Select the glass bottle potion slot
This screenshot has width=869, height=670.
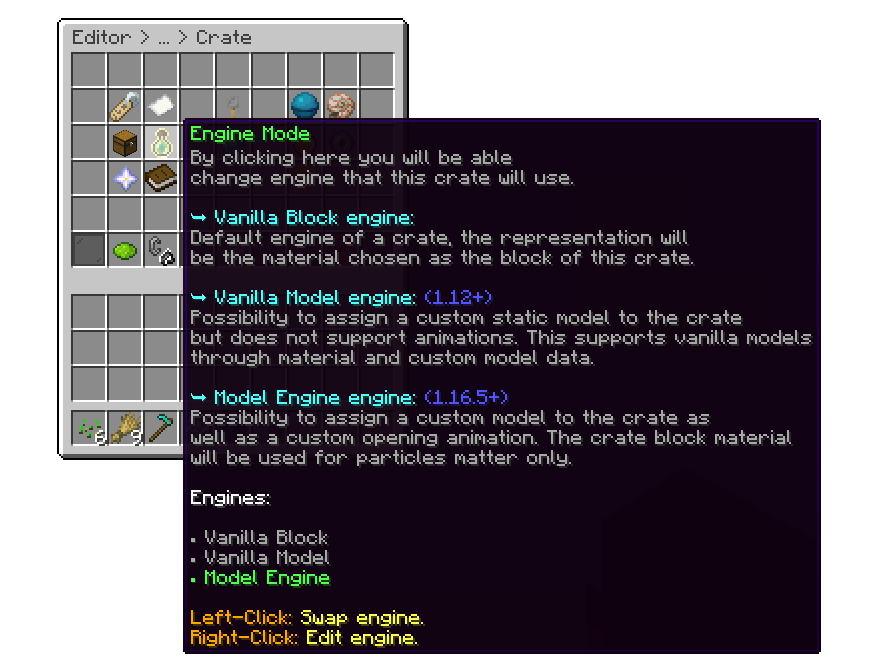tap(161, 142)
